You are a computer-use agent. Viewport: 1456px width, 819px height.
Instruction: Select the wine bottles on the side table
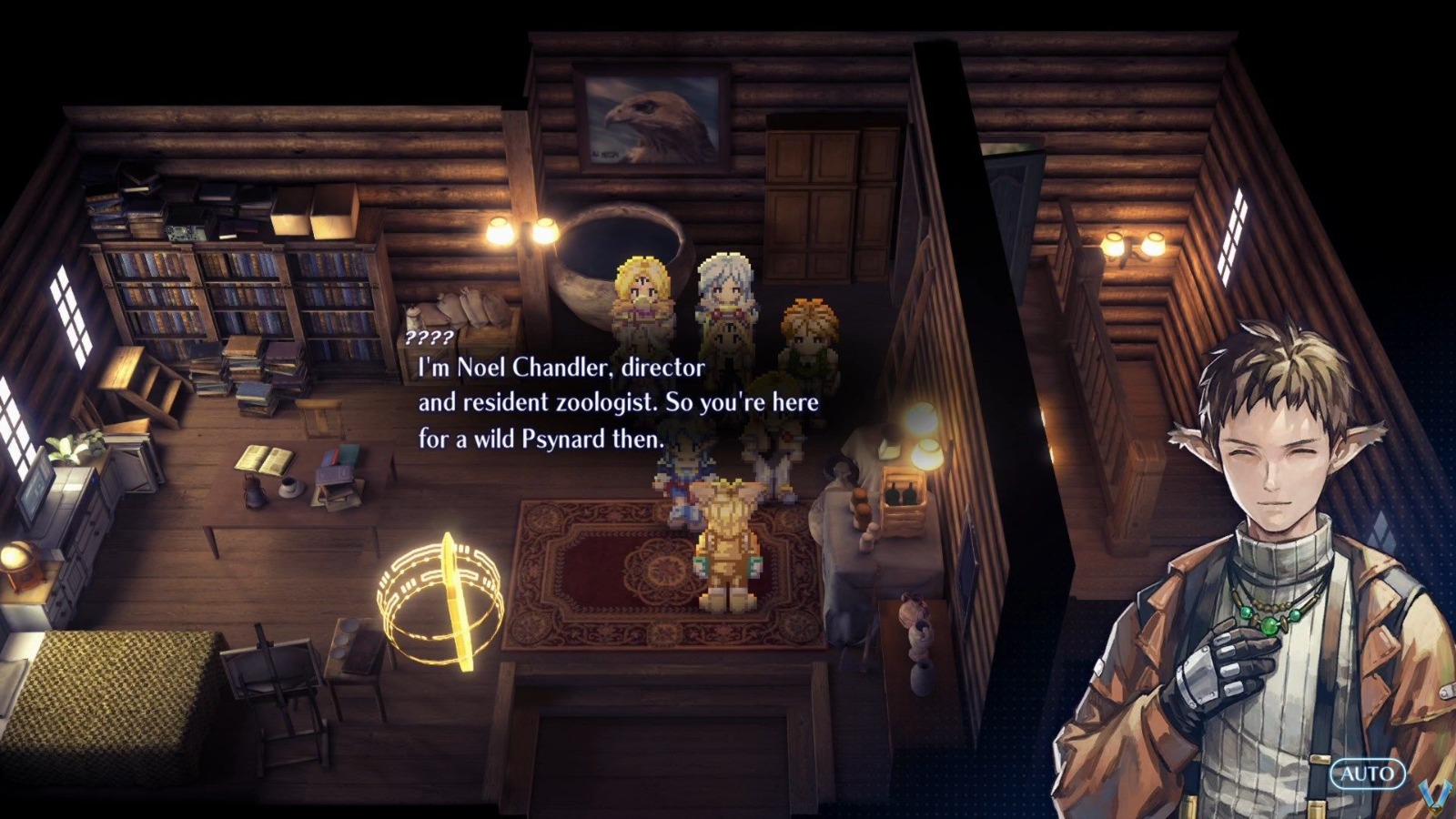[x=903, y=493]
